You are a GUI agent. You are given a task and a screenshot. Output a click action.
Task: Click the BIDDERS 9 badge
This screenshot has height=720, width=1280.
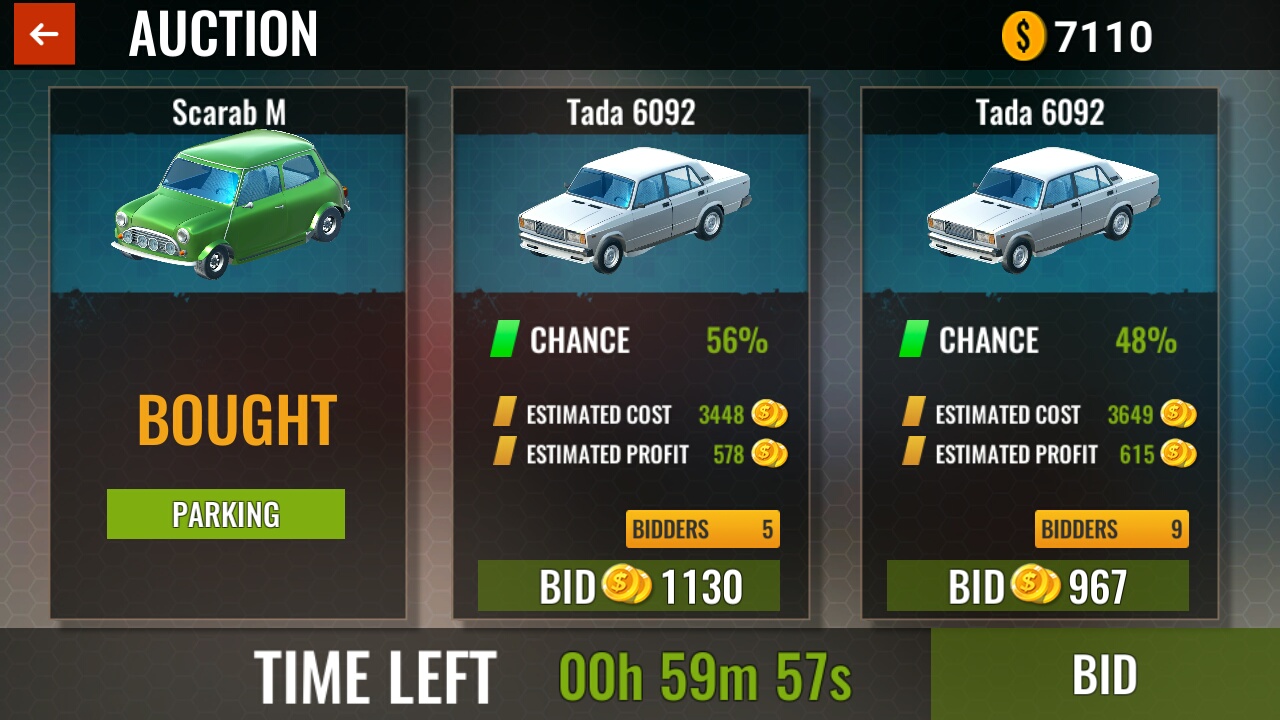1111,529
